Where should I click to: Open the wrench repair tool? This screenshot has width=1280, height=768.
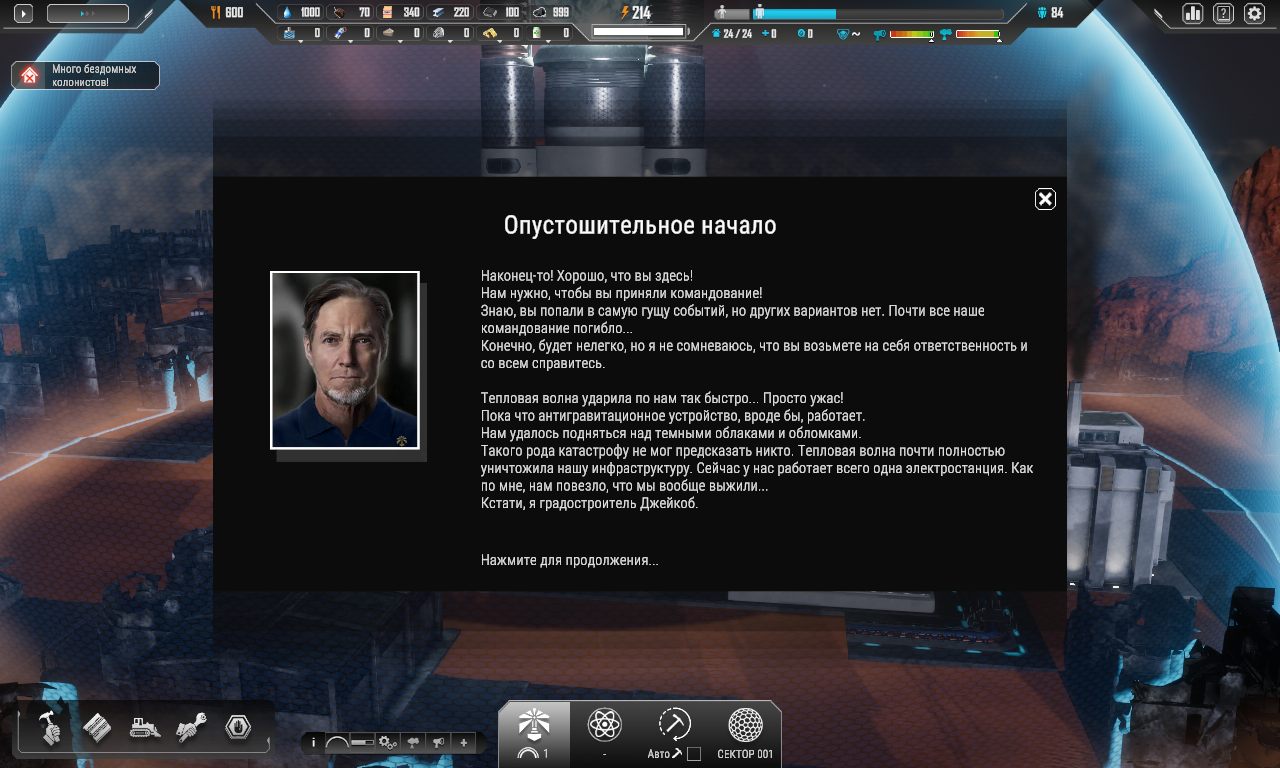pyautogui.click(x=190, y=729)
